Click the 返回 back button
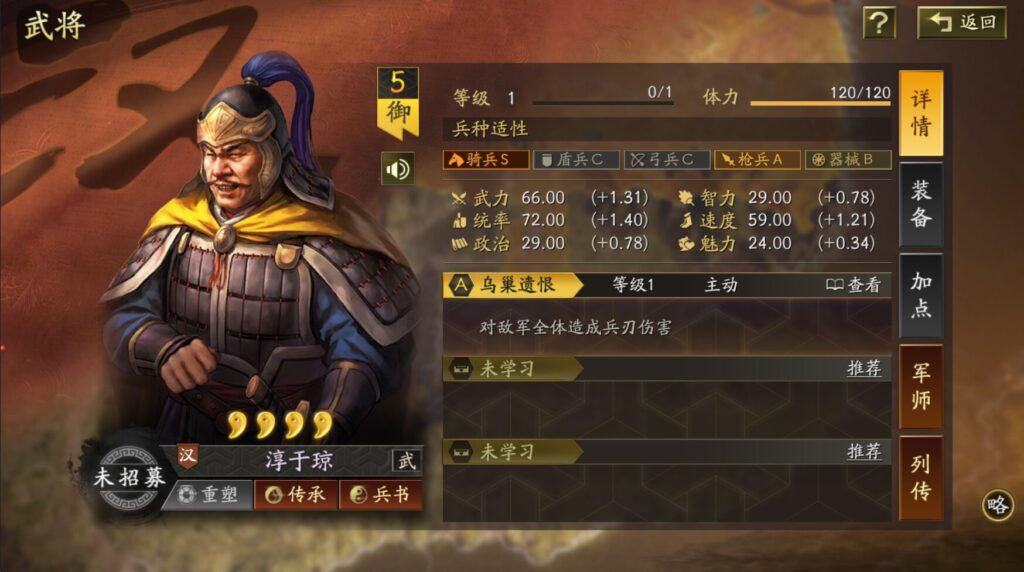The width and height of the screenshot is (1024, 572). pos(962,22)
